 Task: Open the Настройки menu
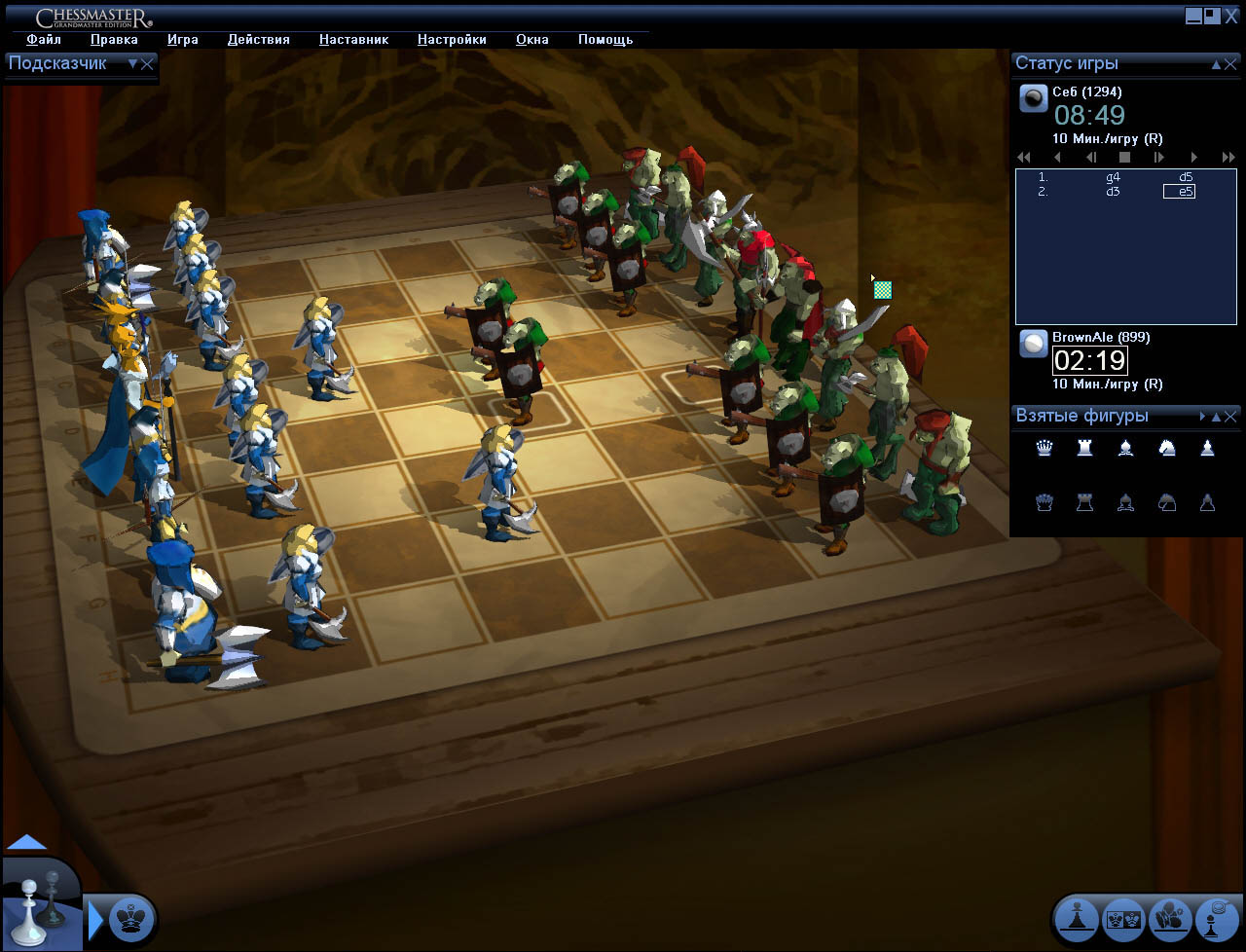[452, 40]
